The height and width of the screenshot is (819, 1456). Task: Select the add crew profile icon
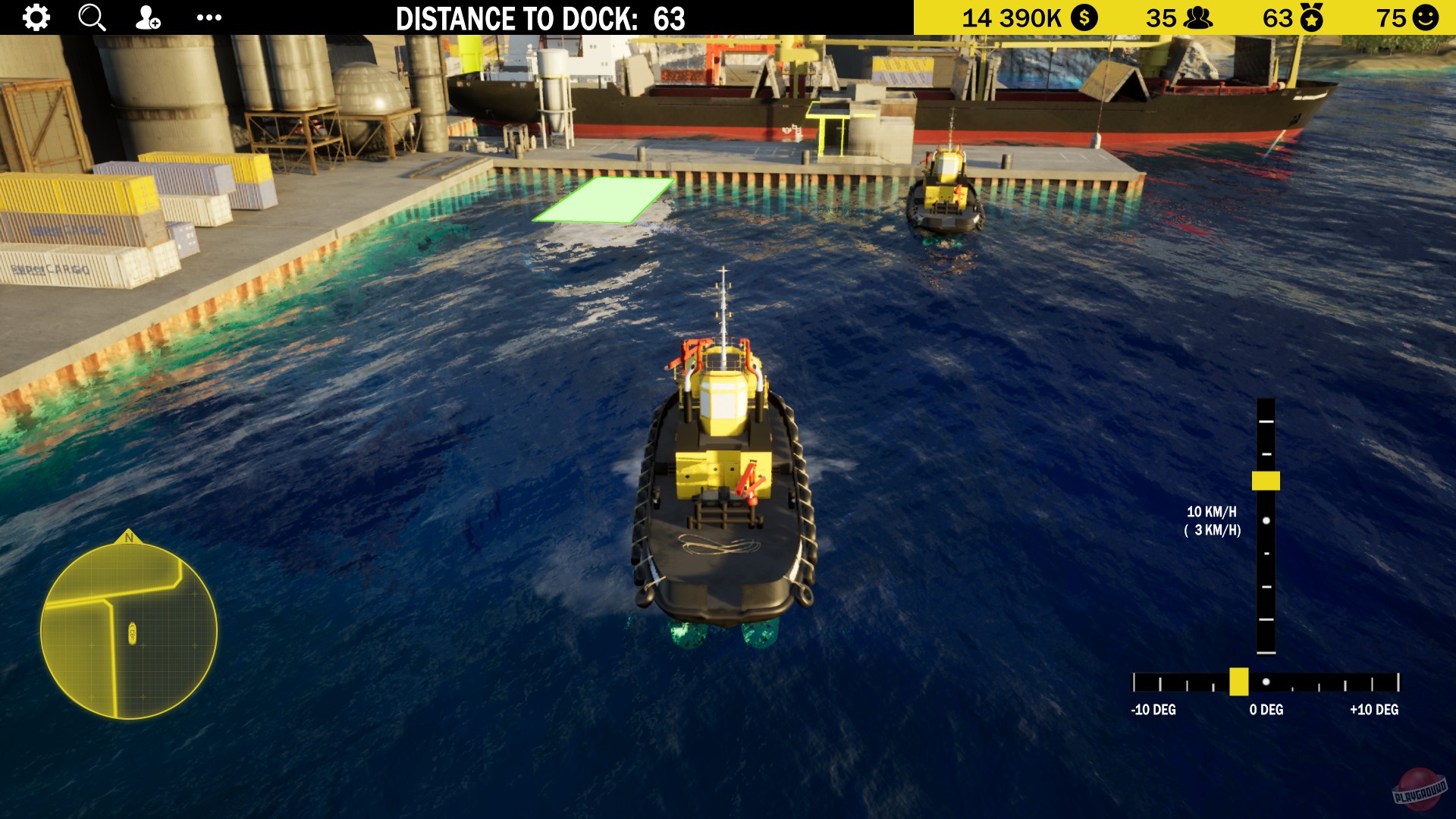tap(147, 17)
